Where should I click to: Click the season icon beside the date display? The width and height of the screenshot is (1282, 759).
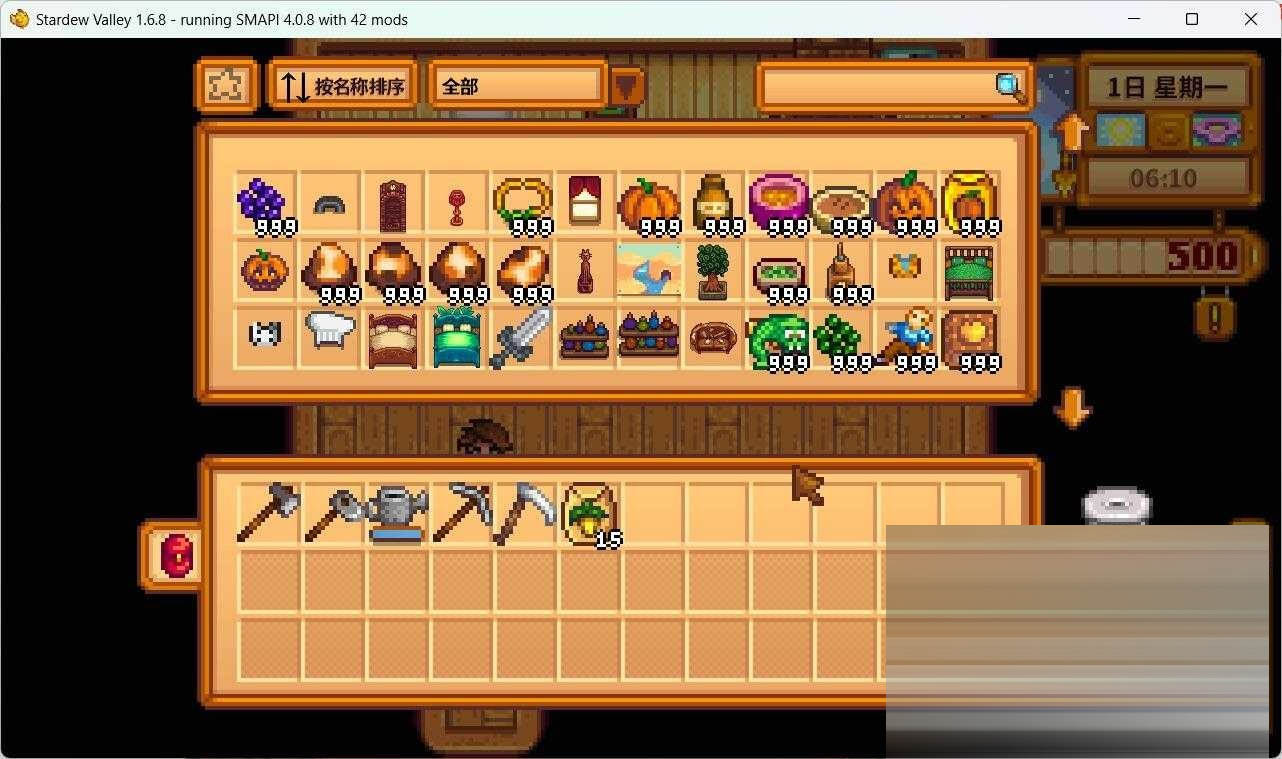point(1120,130)
